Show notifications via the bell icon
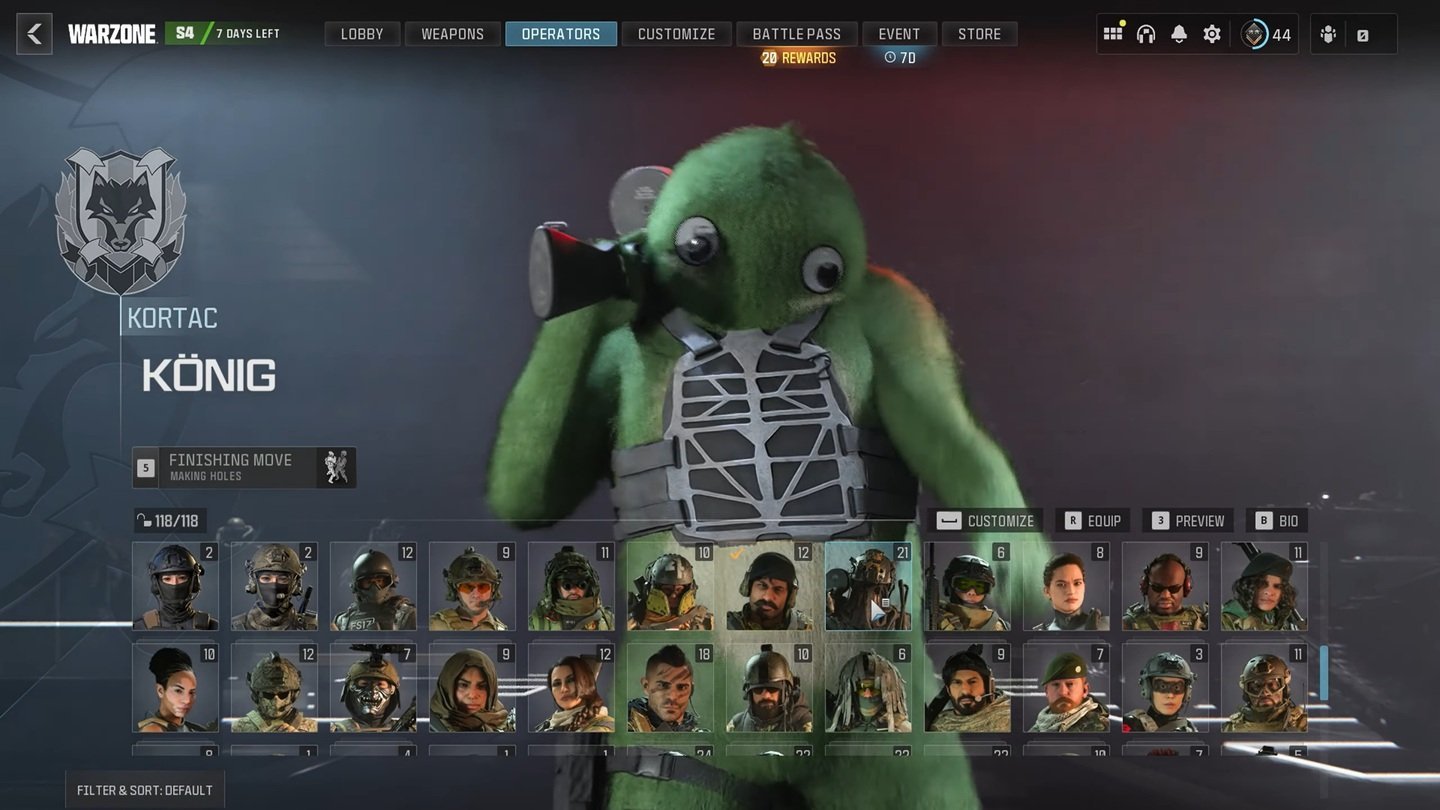Viewport: 1440px width, 810px height. 1179,34
